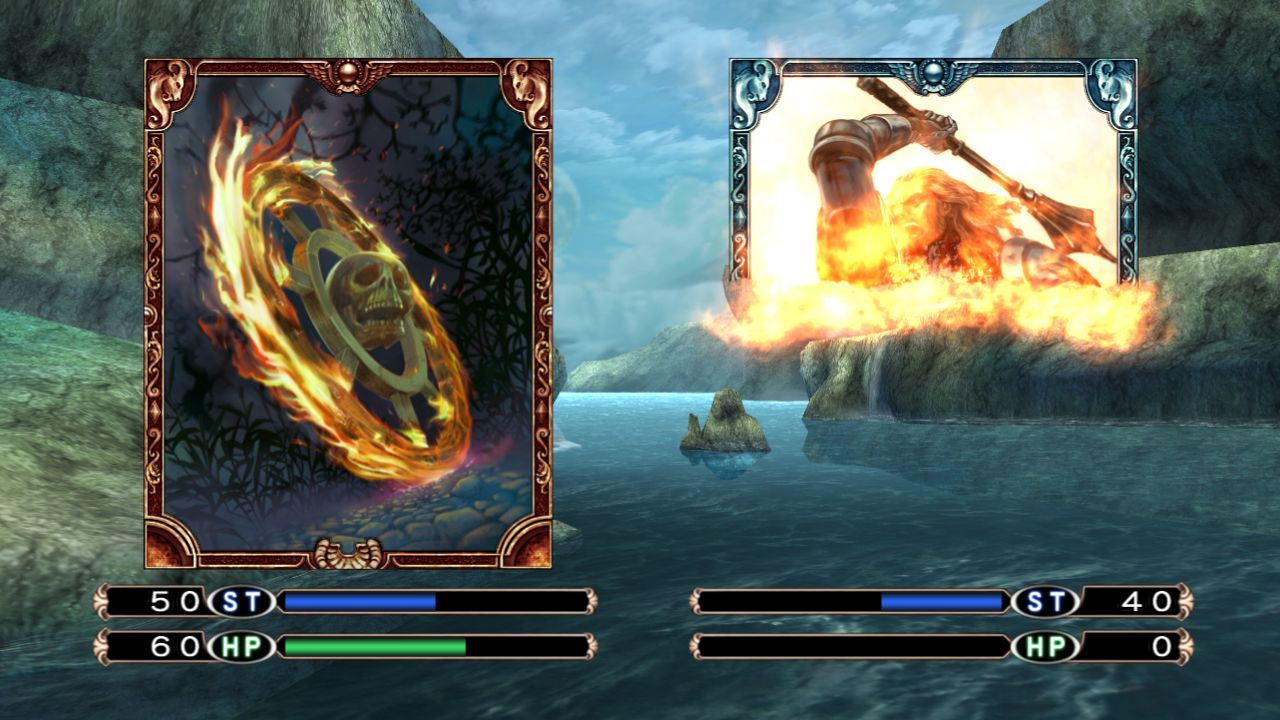Select the flaming skull wheel card
This screenshot has height=720, width=1280.
(x=348, y=313)
